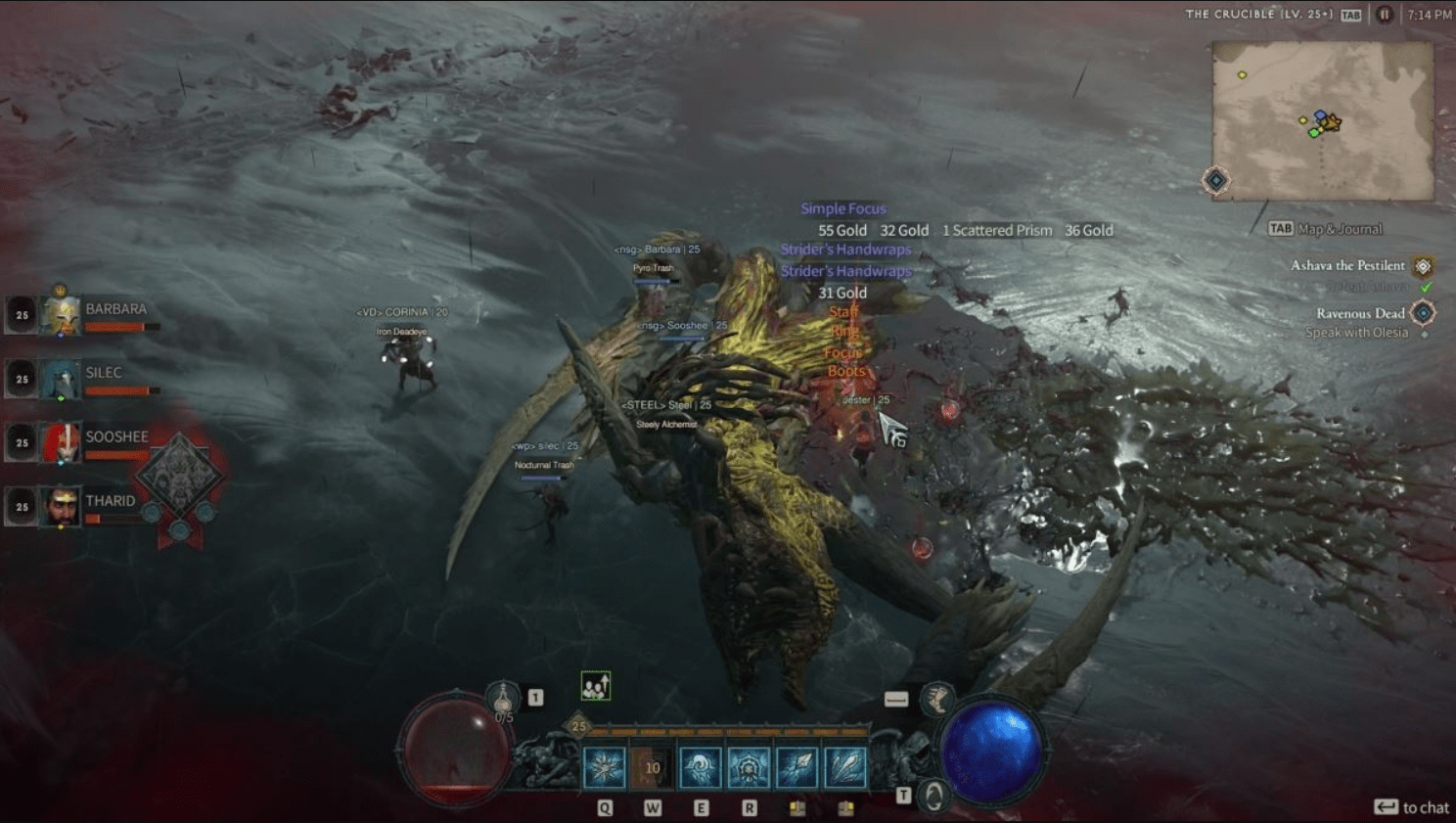Viewport: 1456px width, 823px height.
Task: Click the town portal swirl icon
Action: pos(934,797)
